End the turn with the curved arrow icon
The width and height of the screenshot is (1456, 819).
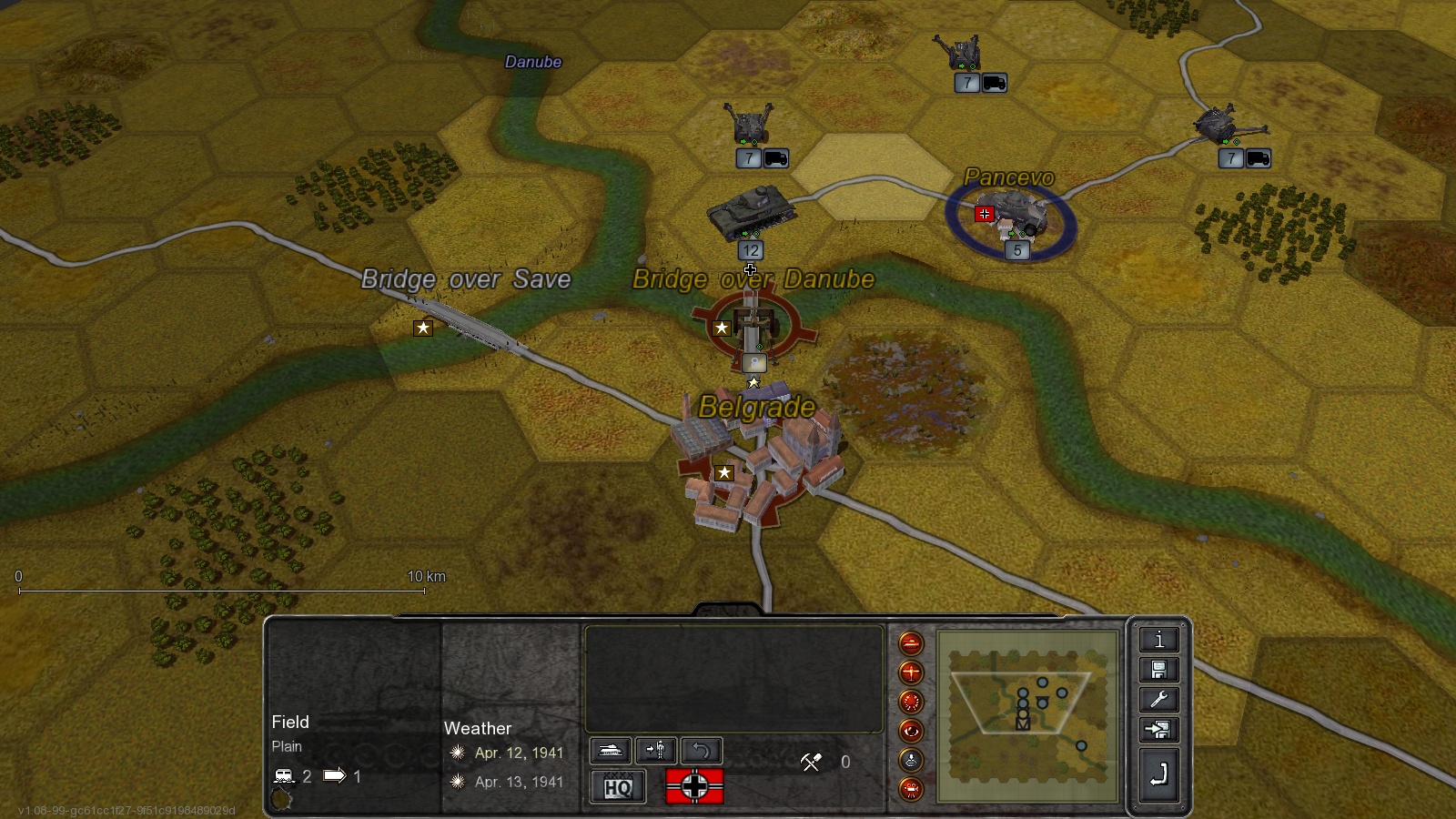point(1158,769)
